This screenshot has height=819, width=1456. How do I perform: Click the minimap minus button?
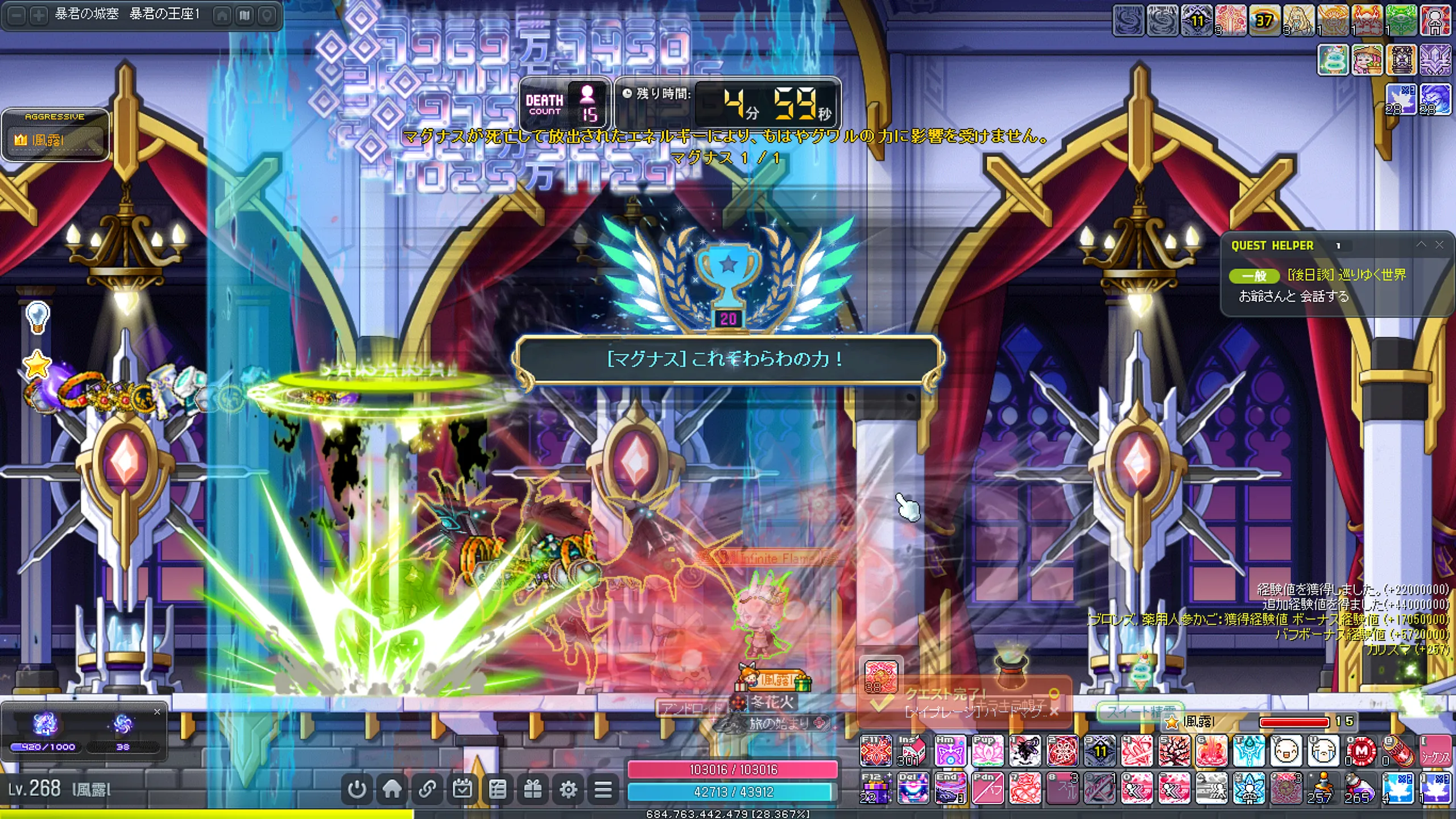(18, 15)
